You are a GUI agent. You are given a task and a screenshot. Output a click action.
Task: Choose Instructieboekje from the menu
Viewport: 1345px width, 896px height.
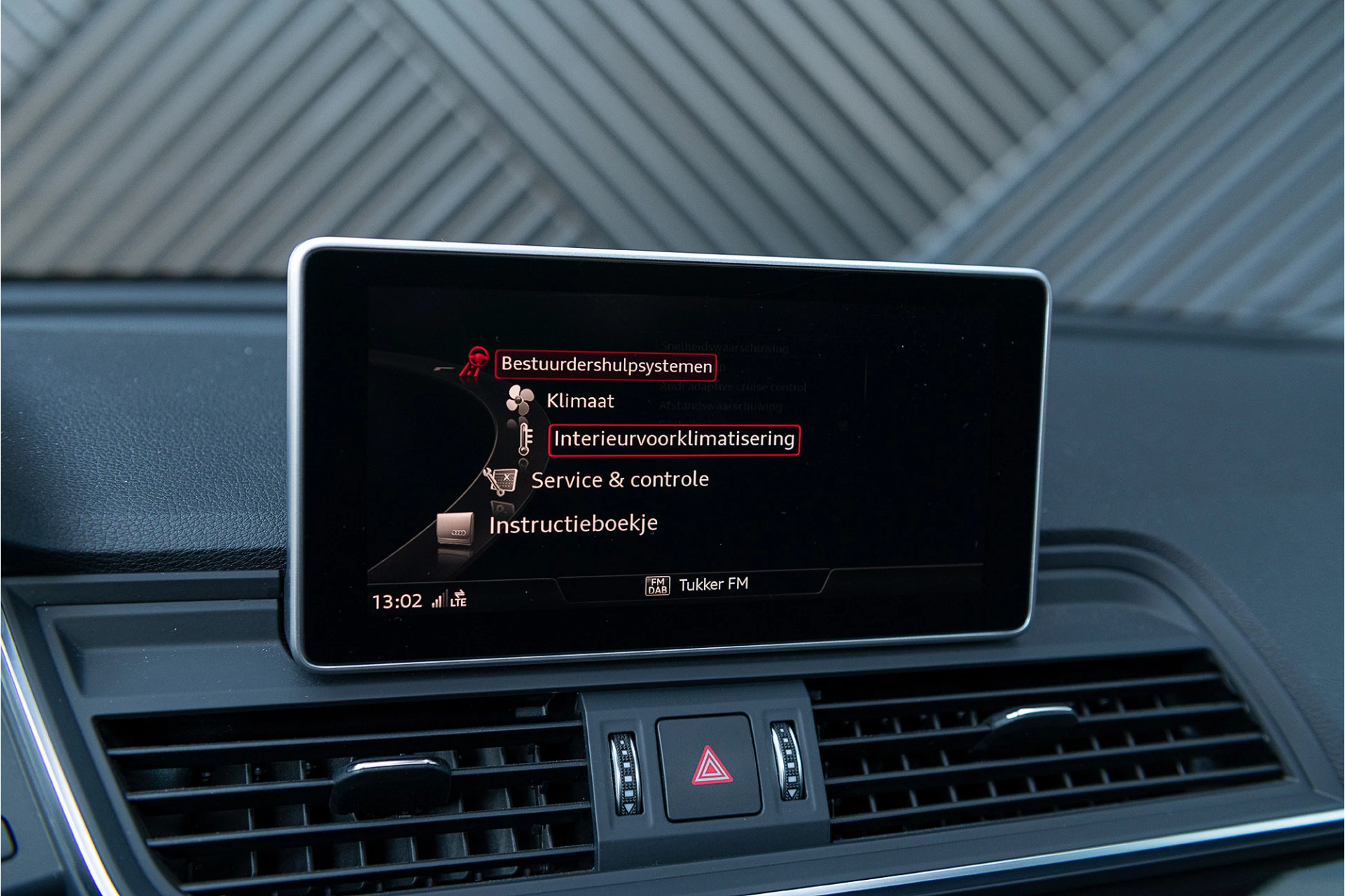click(573, 522)
